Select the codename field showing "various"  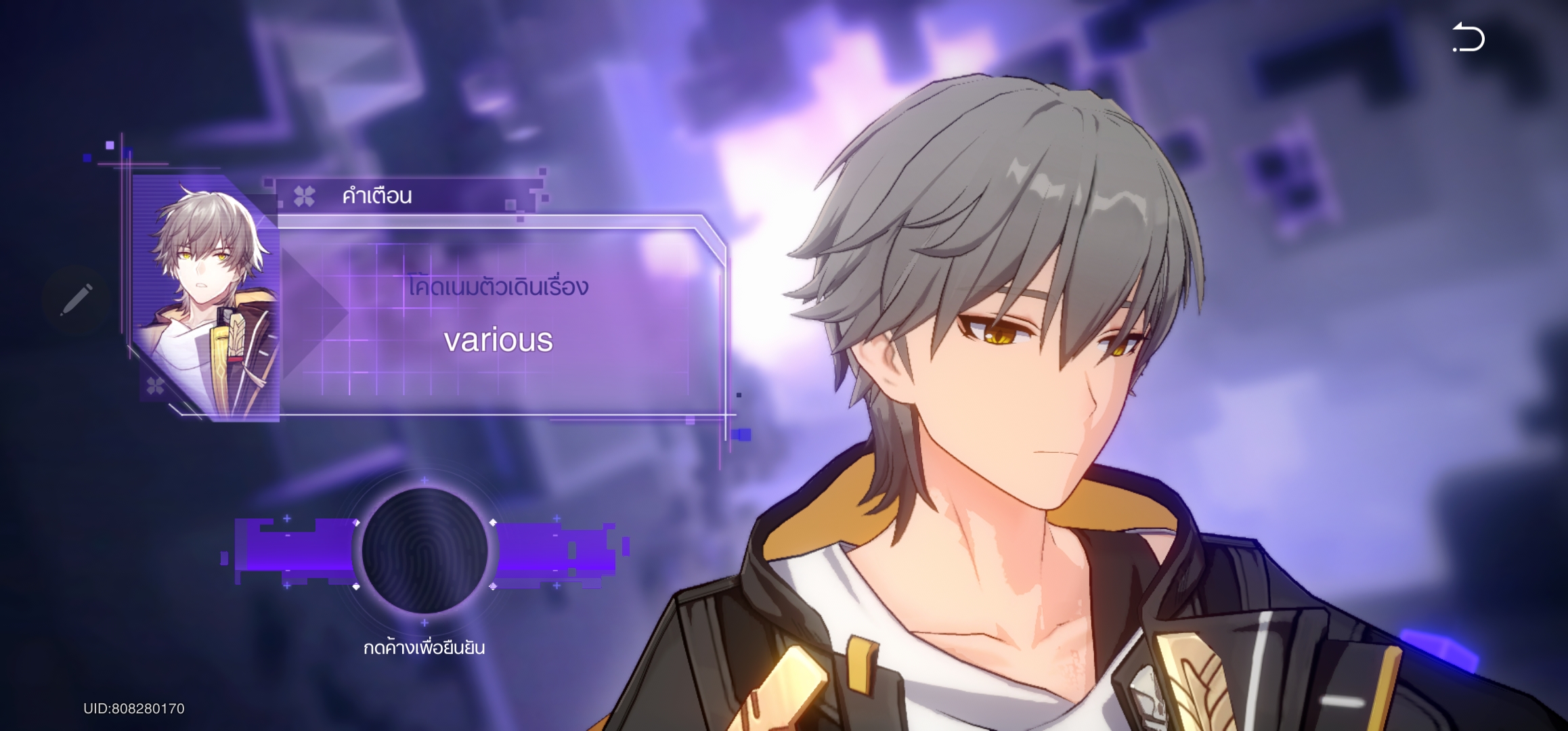click(498, 340)
